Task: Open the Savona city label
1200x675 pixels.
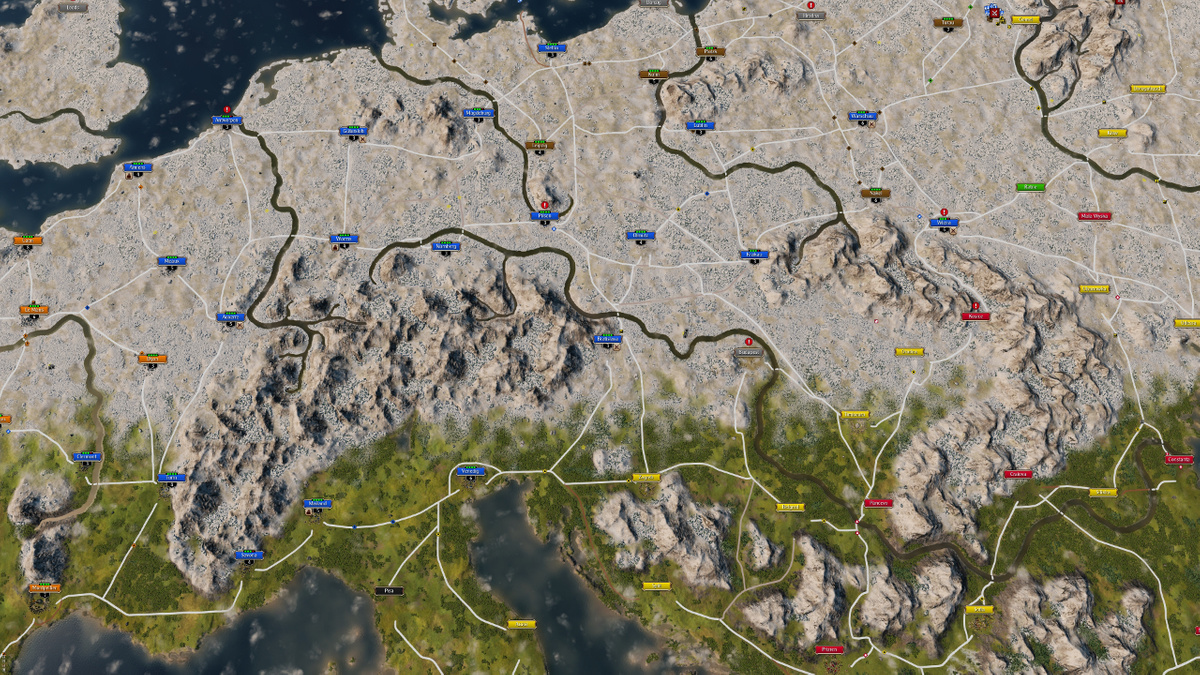Action: (x=249, y=554)
